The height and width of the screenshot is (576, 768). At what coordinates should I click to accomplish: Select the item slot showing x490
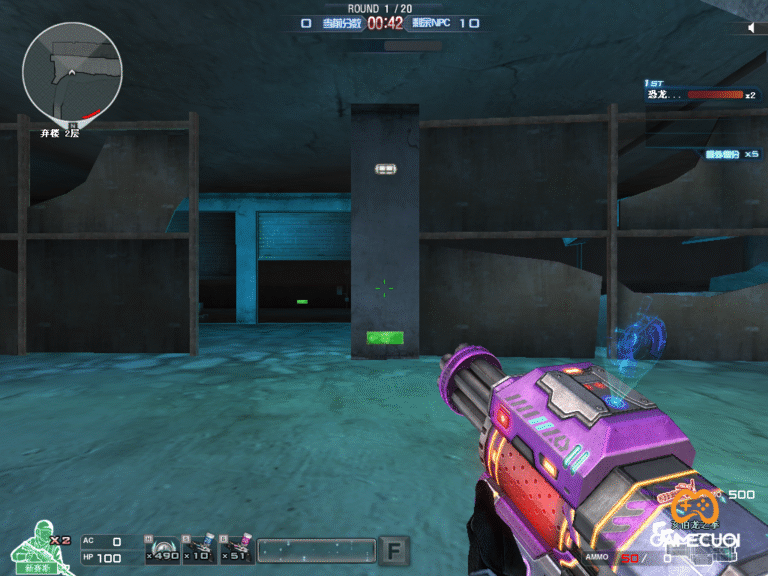tap(162, 549)
